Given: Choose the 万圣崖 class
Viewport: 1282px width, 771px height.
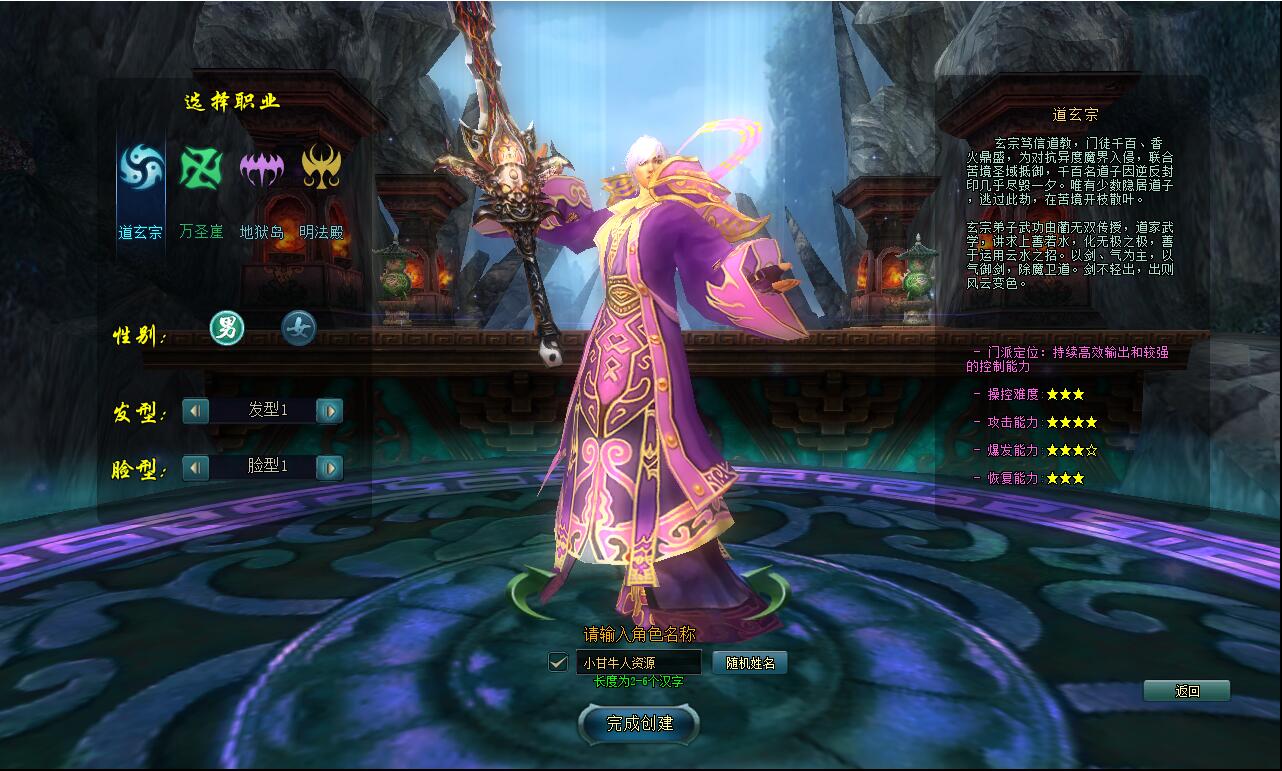Looking at the screenshot, I should coord(201,168).
